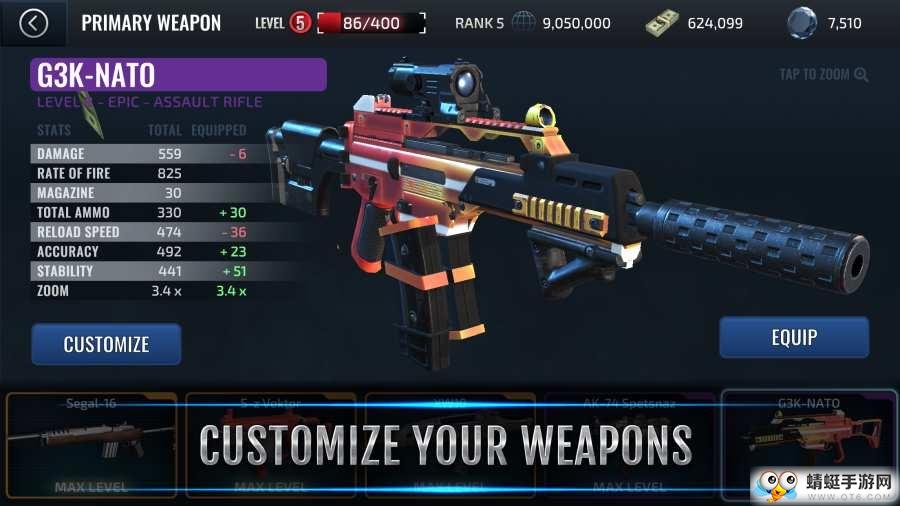Screen dimensions: 900x506
Task: Equip the G3K-NATO rifle
Action: pyautogui.click(x=794, y=338)
